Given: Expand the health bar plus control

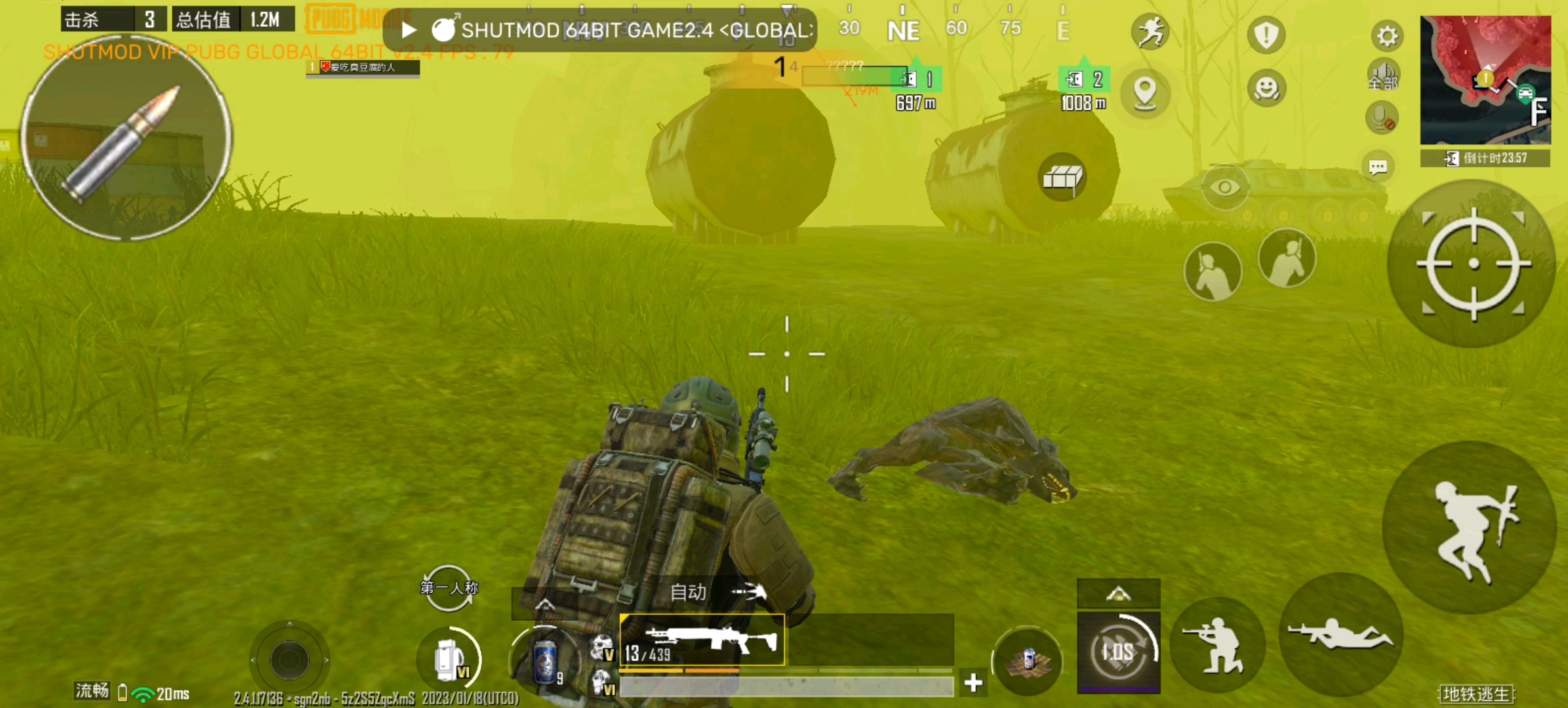Looking at the screenshot, I should coord(973,683).
